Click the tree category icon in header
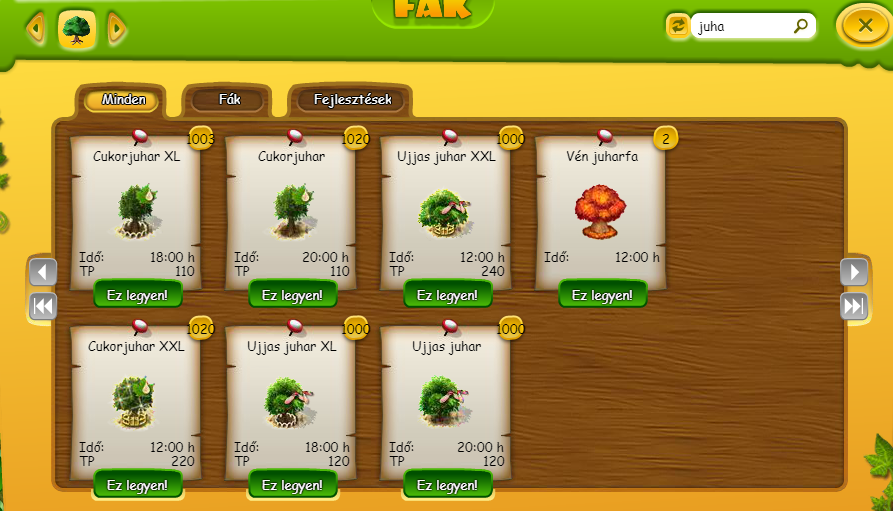The height and width of the screenshot is (511, 893). coord(77,30)
